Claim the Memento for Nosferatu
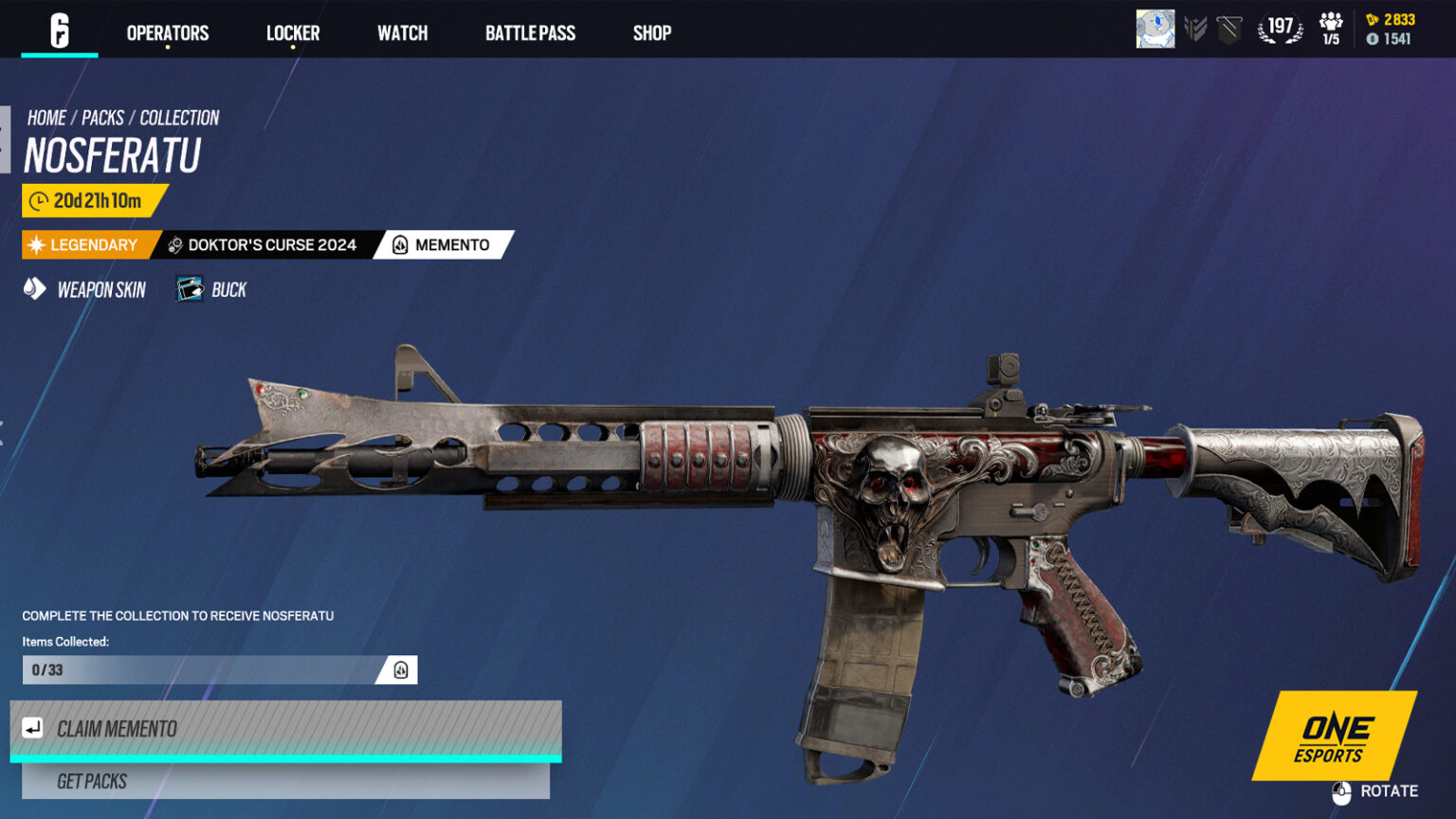1456x819 pixels. coord(285,729)
